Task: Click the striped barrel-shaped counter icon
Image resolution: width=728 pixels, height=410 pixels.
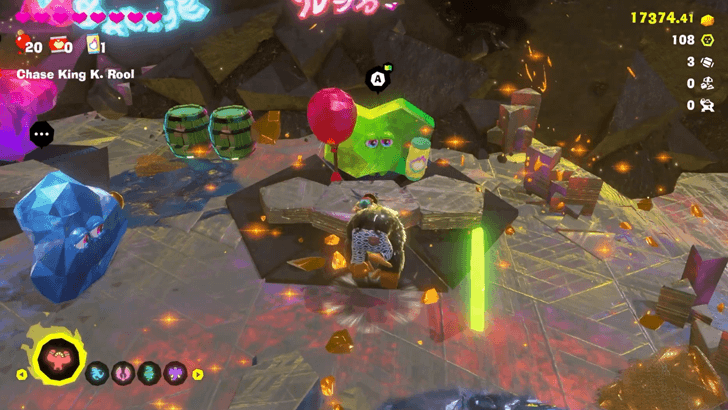Action: [x=709, y=62]
